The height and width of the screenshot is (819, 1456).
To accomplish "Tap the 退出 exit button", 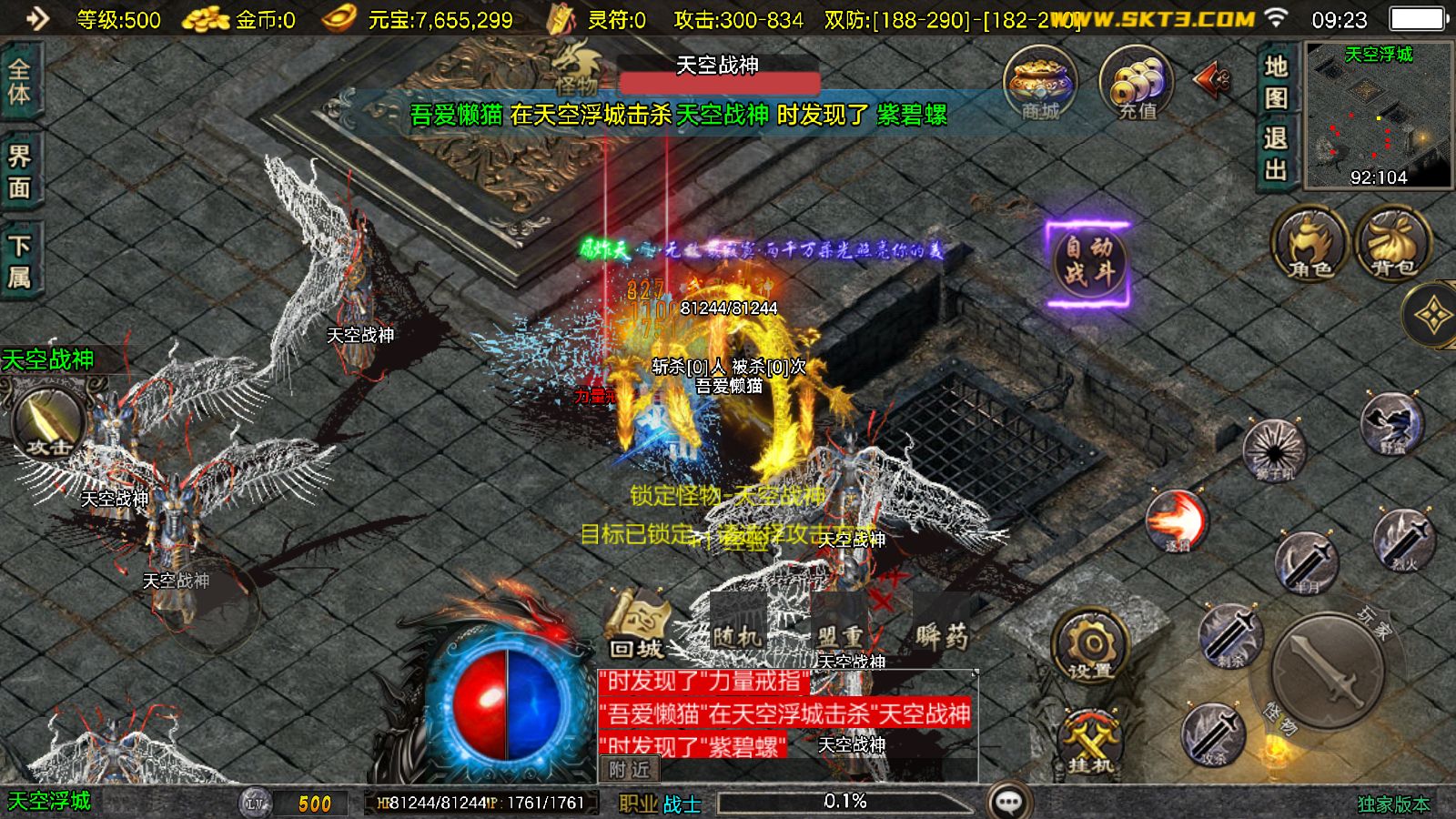I will [x=1276, y=154].
